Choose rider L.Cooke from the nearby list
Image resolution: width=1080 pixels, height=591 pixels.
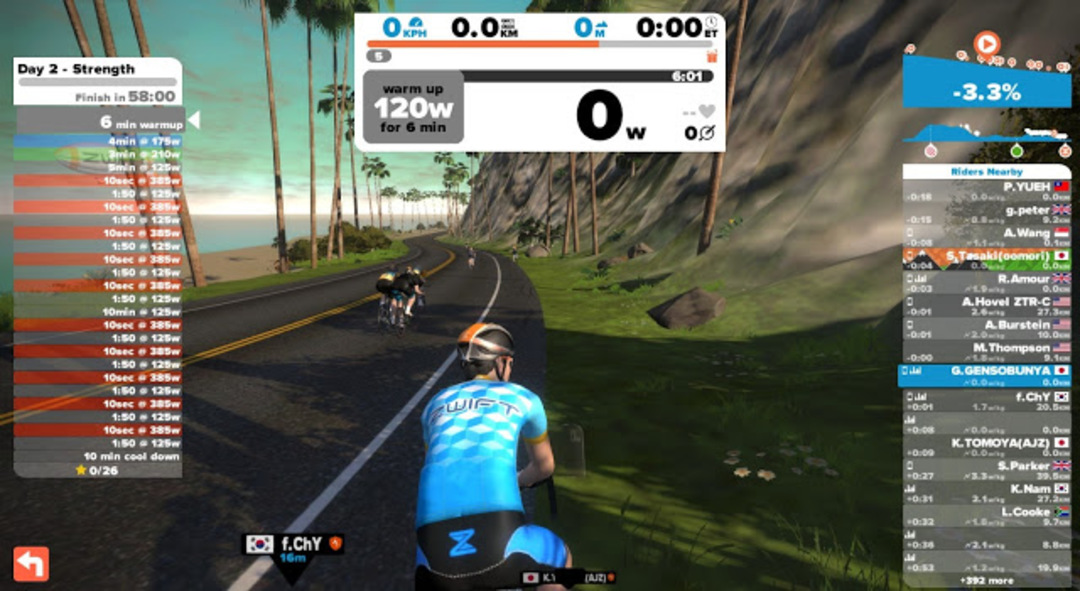[986, 517]
